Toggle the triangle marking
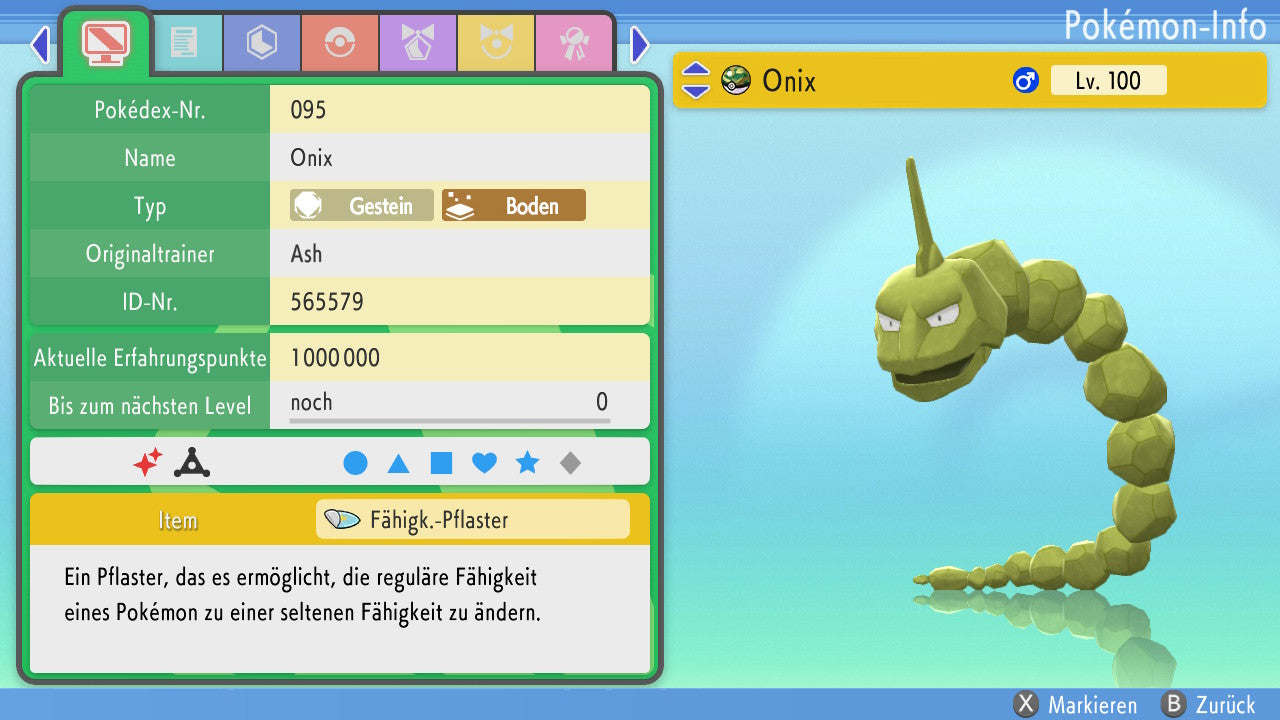 pyautogui.click(x=398, y=463)
